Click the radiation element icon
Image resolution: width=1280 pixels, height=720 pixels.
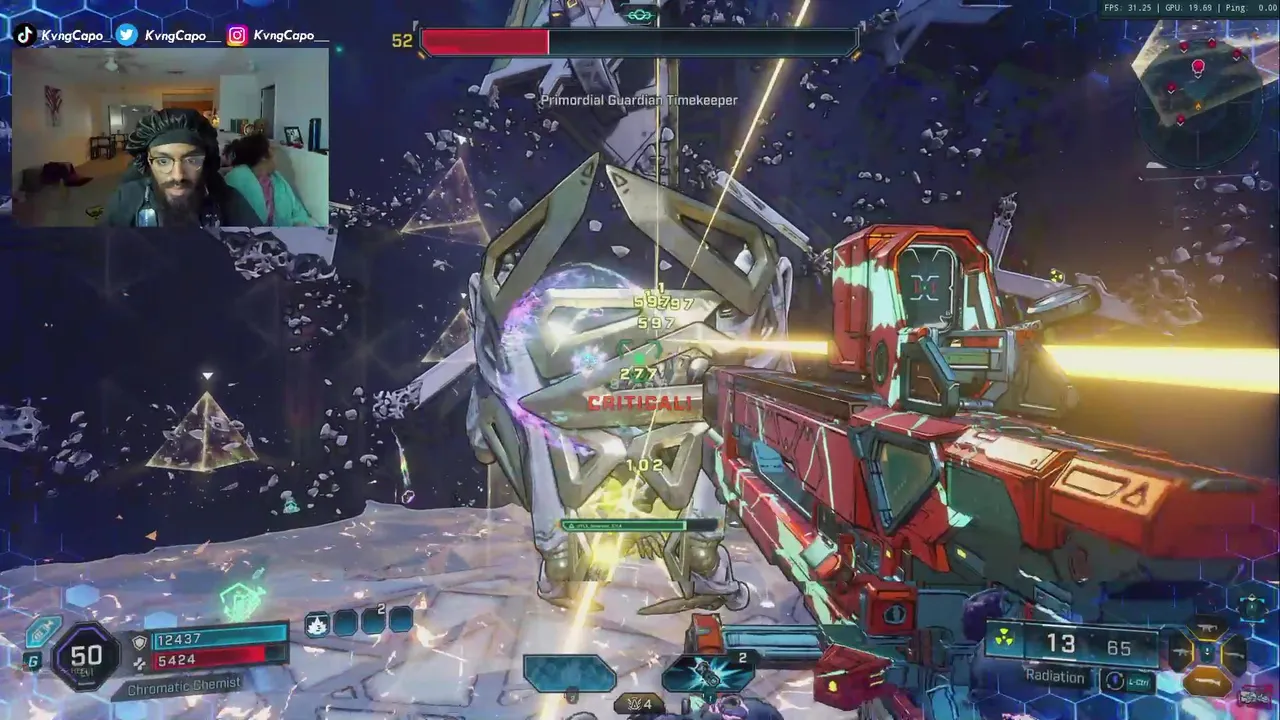[1003, 639]
